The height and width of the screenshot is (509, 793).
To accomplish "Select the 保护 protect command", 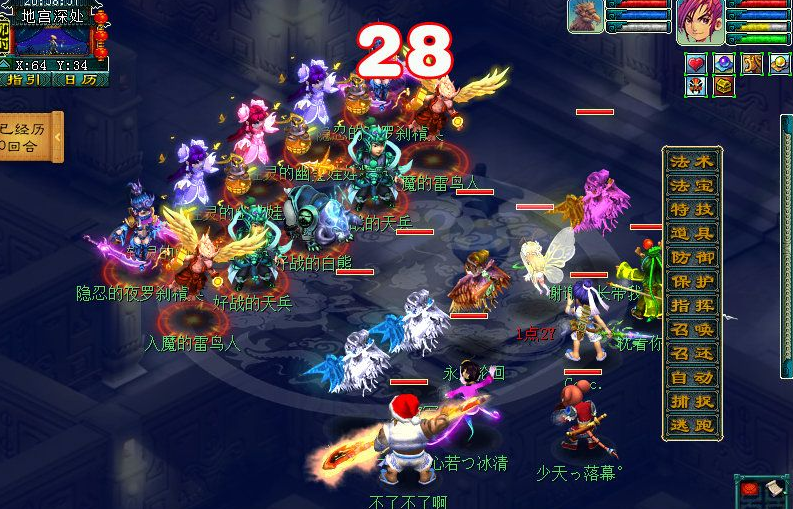I will (691, 282).
